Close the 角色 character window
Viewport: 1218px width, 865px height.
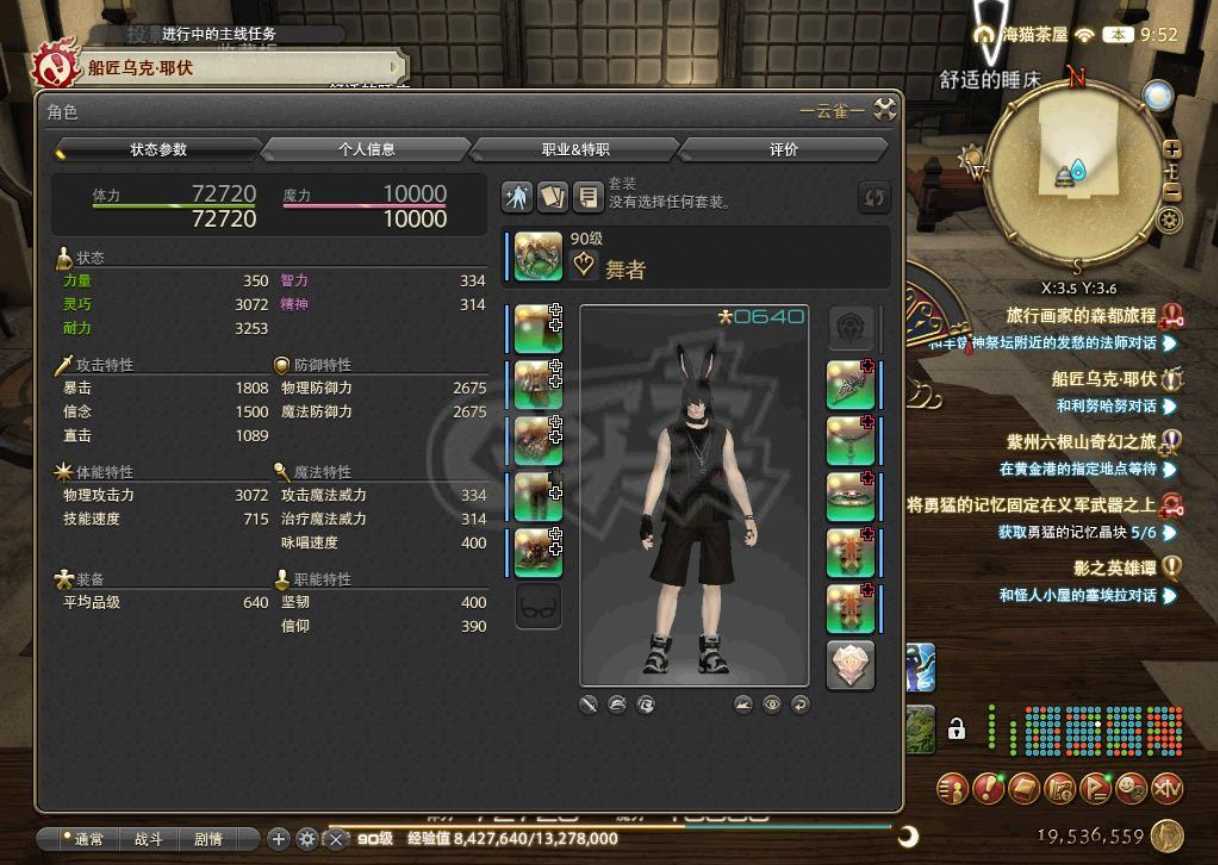point(885,109)
